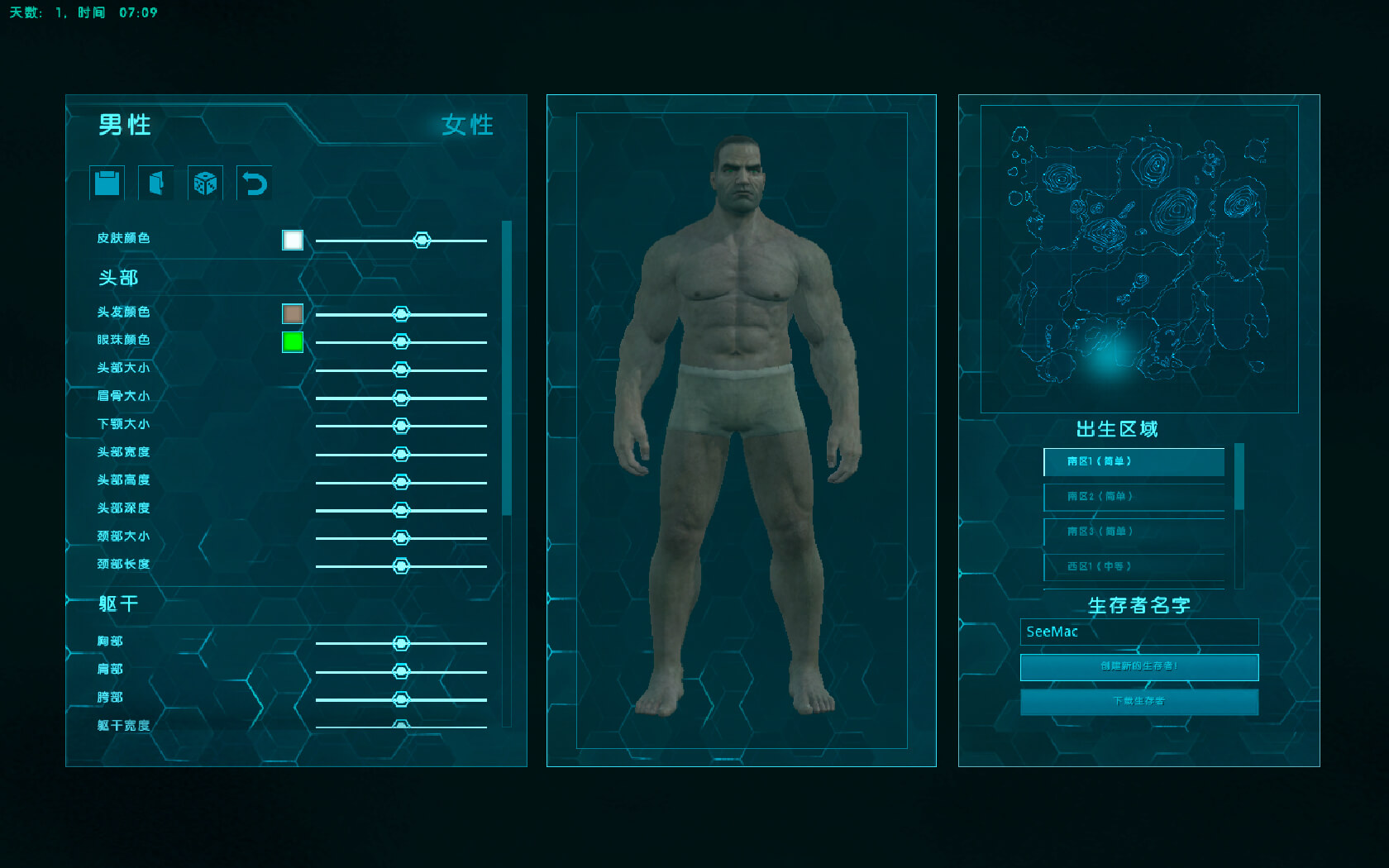Click the head size (头部大小) slider
Viewport: 1389px width, 868px height.
click(x=401, y=370)
